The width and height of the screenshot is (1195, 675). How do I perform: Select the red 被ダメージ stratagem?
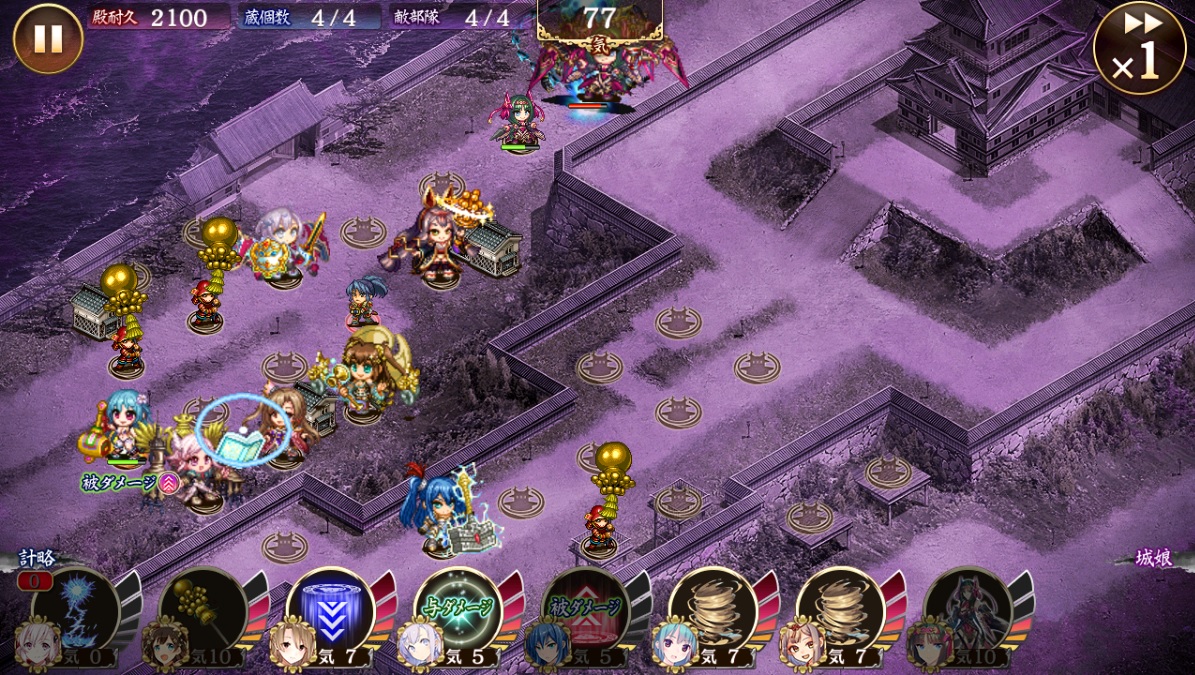click(x=586, y=610)
